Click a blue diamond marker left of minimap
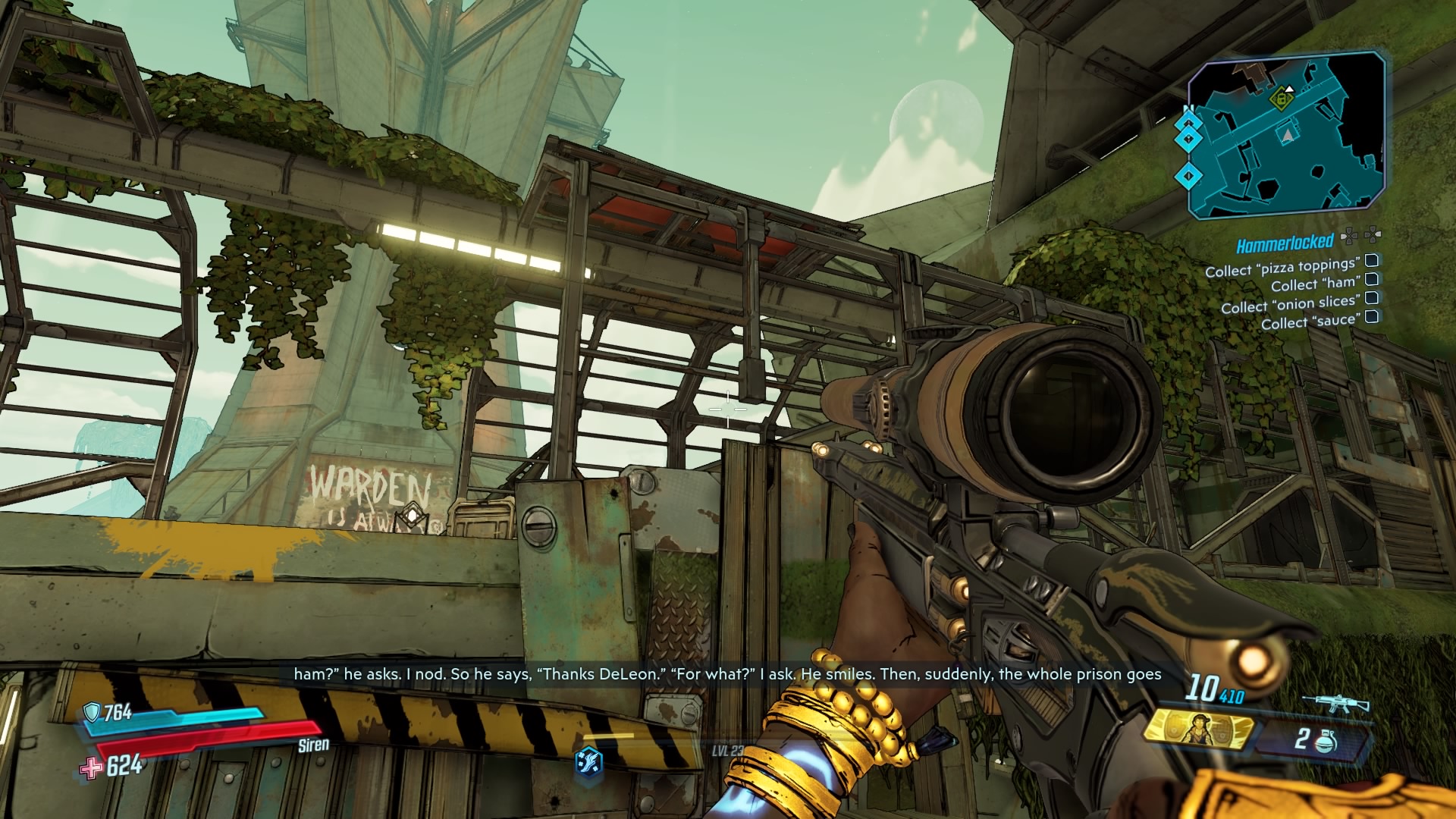1456x819 pixels. click(1188, 140)
